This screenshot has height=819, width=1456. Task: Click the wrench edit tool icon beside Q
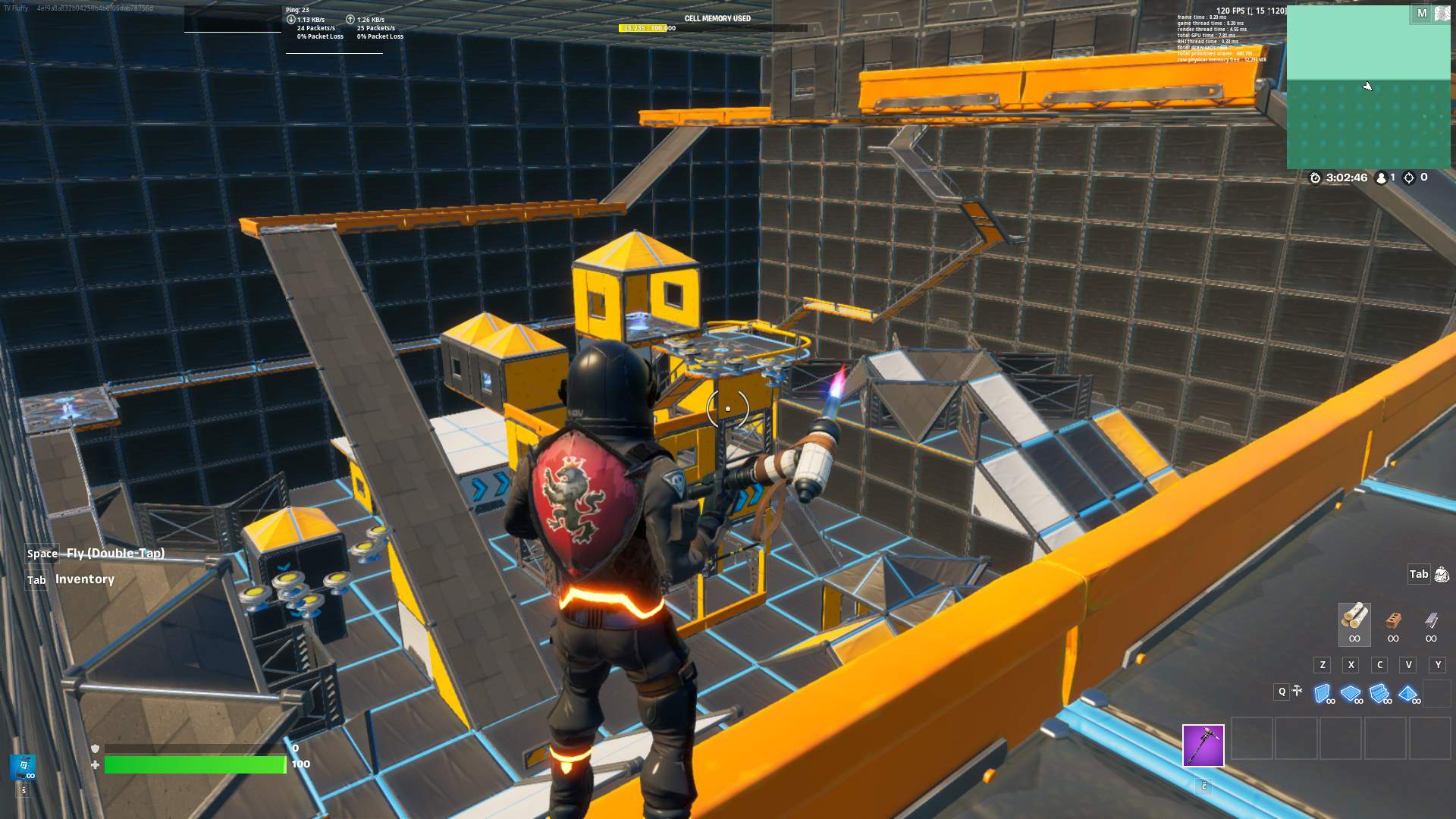coord(1297,691)
